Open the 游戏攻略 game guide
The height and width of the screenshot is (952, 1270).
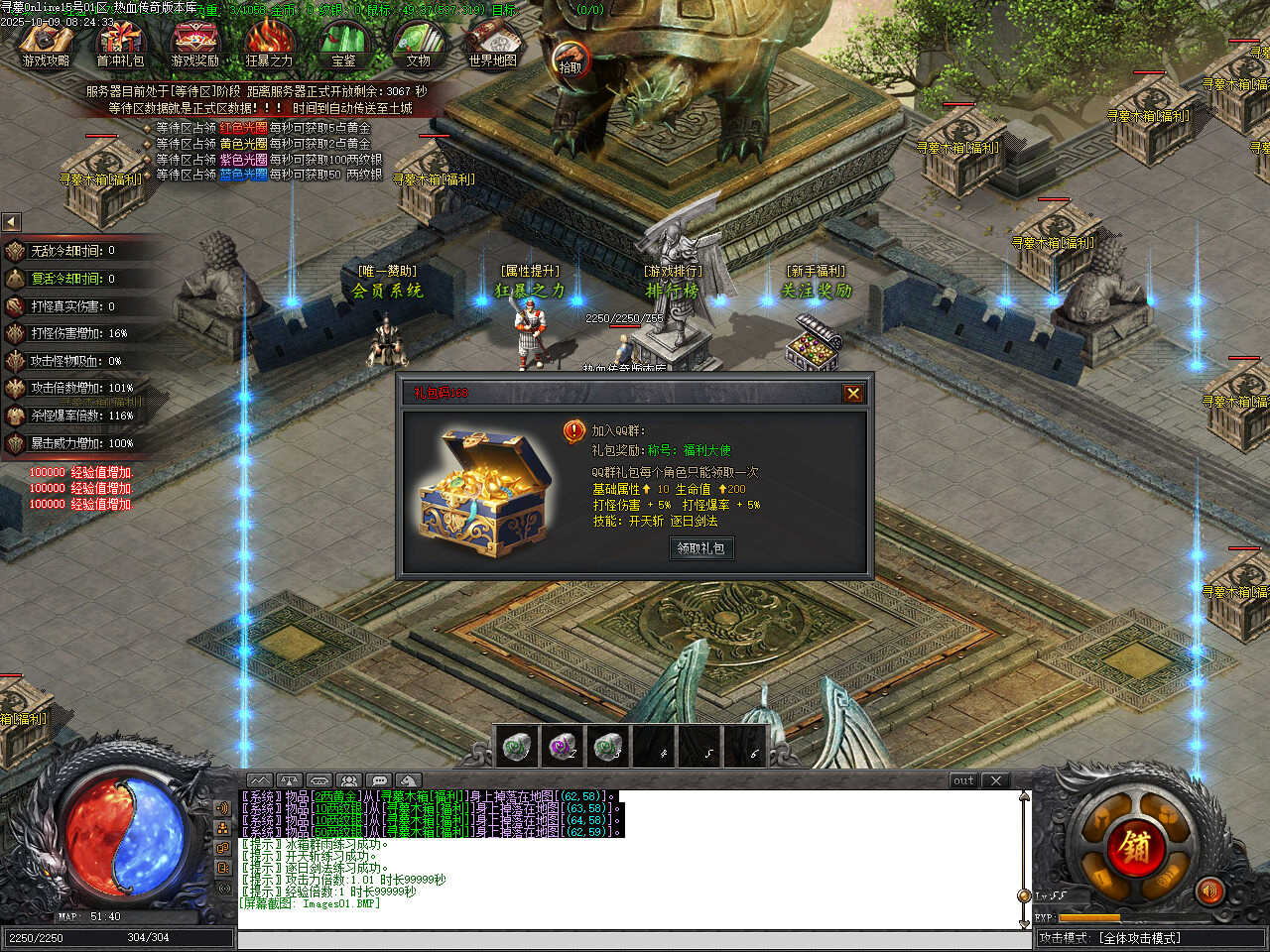tap(46, 44)
